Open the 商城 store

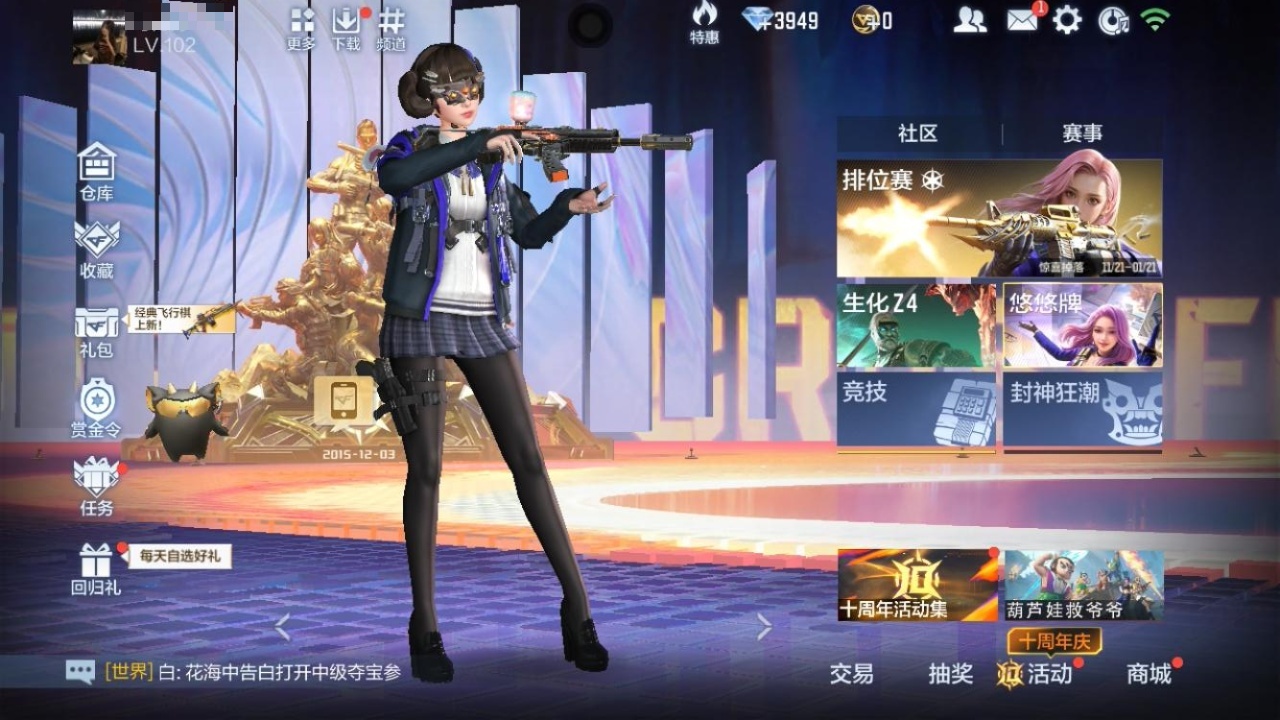[x=1149, y=674]
